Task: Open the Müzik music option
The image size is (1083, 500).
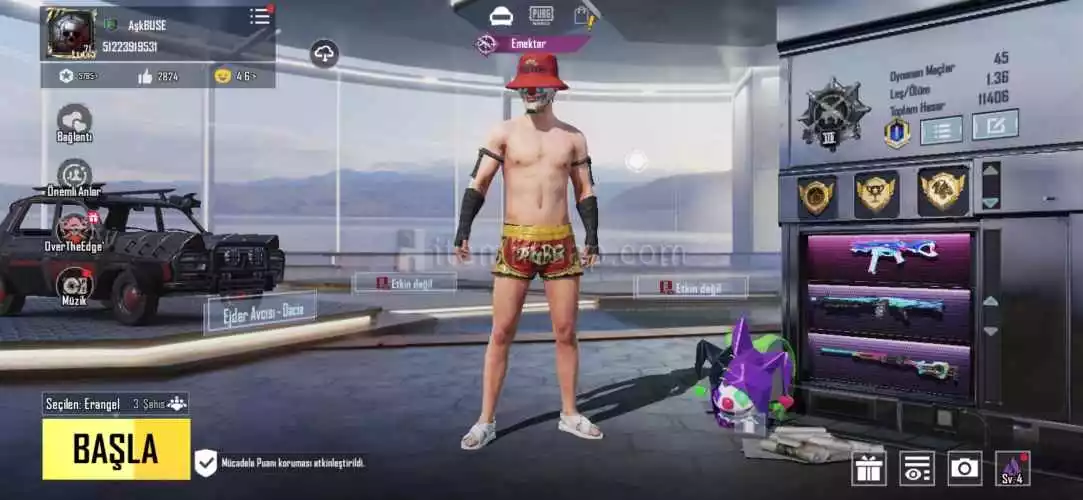Action: pyautogui.click(x=74, y=284)
